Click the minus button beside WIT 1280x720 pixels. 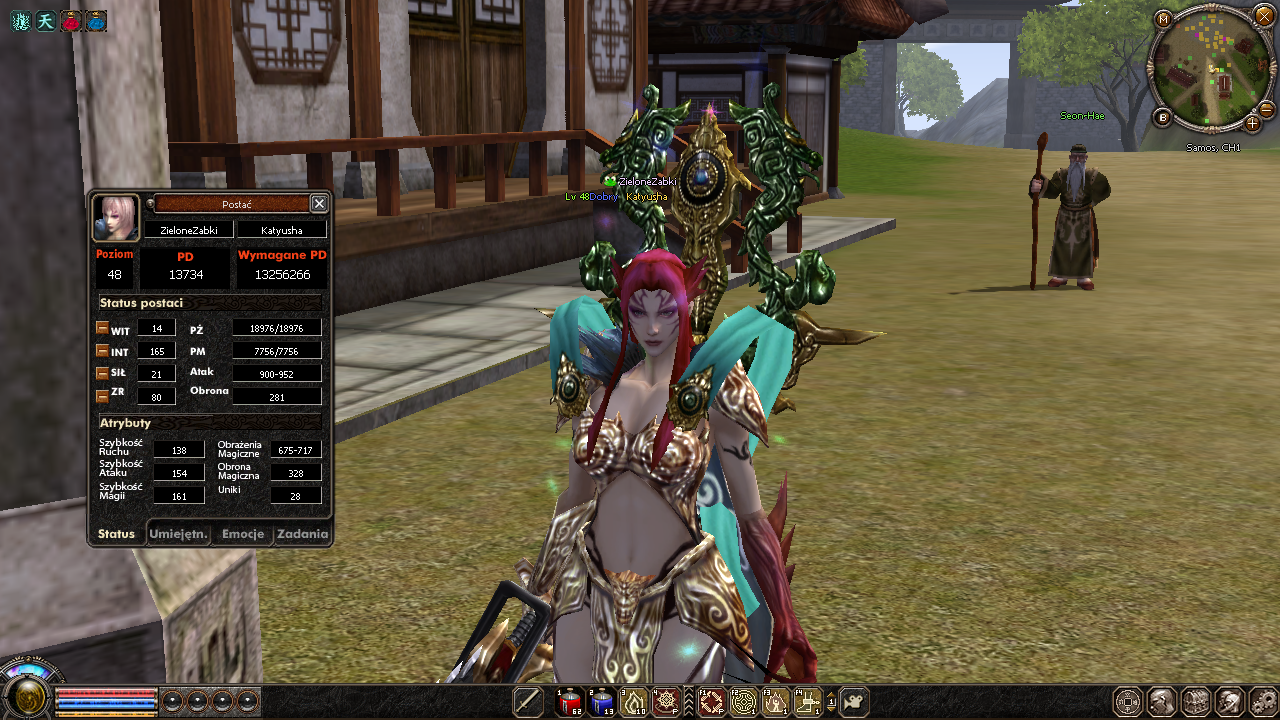click(102, 328)
